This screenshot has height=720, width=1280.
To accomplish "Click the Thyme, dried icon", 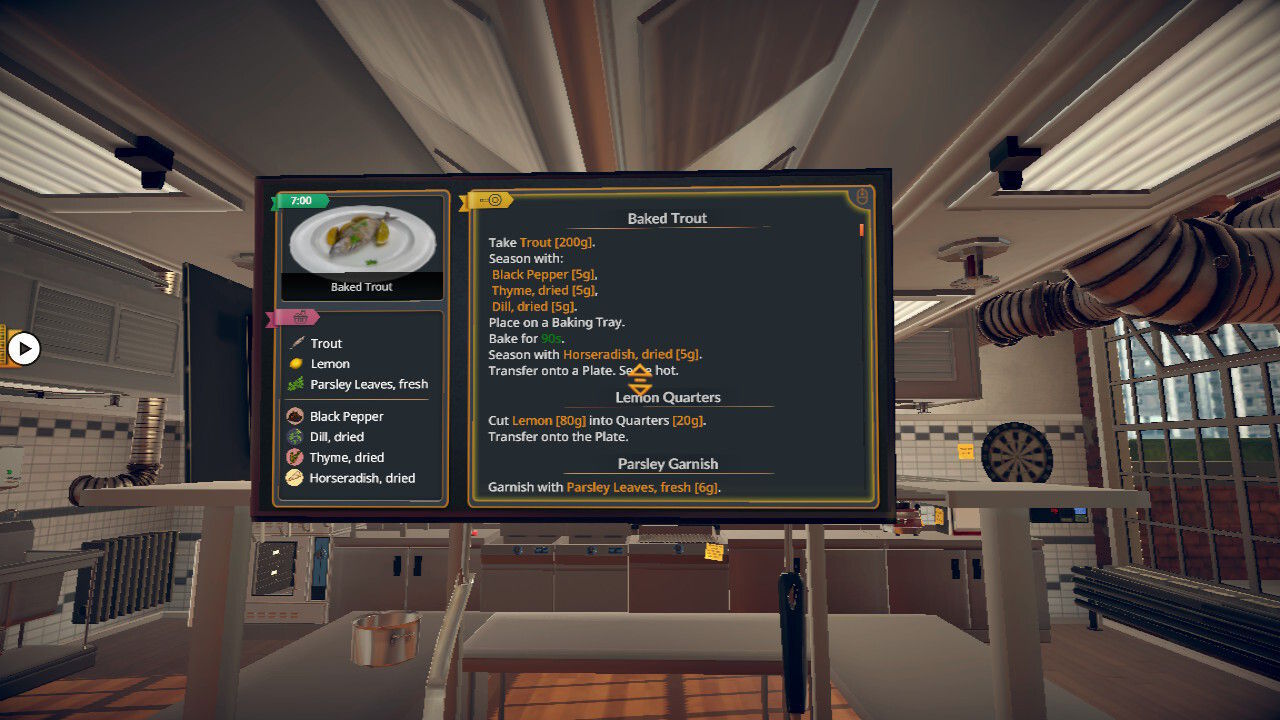I will click(x=296, y=457).
